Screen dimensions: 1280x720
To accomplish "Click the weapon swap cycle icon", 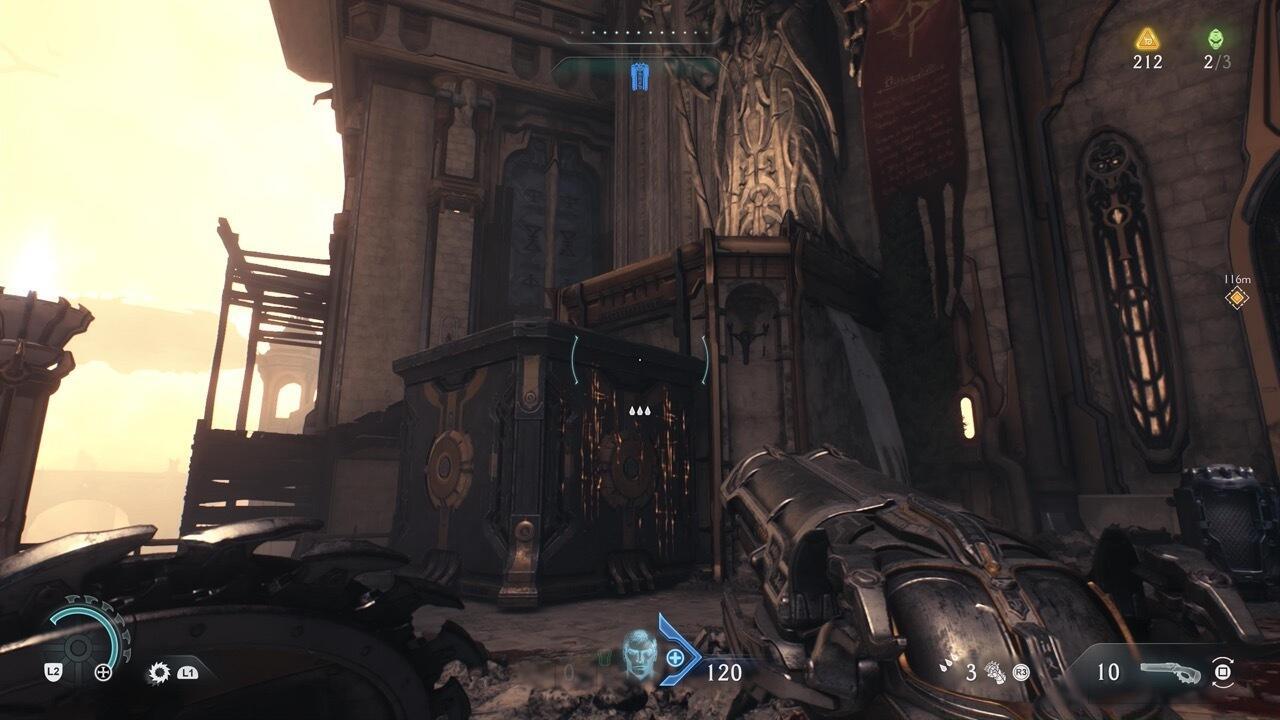I will click(1222, 671).
